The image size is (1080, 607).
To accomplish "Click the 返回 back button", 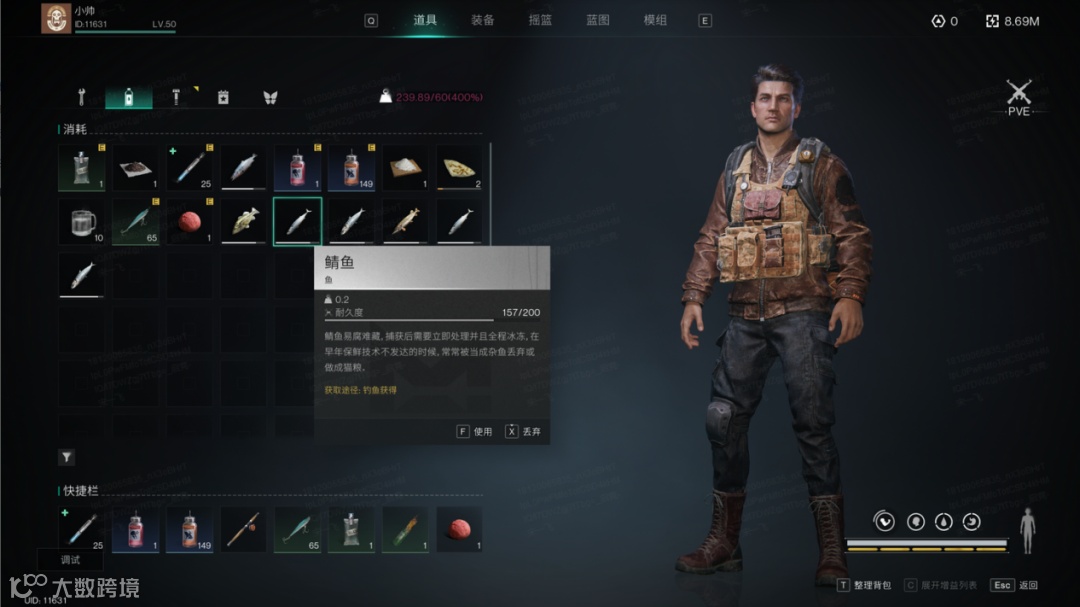I will tap(1015, 585).
